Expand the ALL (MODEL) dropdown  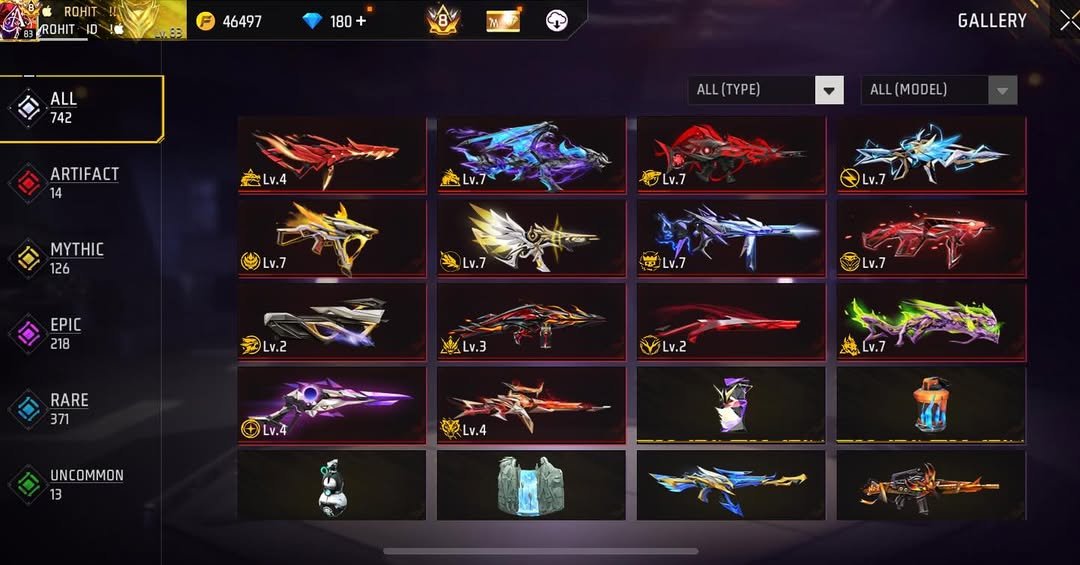pos(939,90)
